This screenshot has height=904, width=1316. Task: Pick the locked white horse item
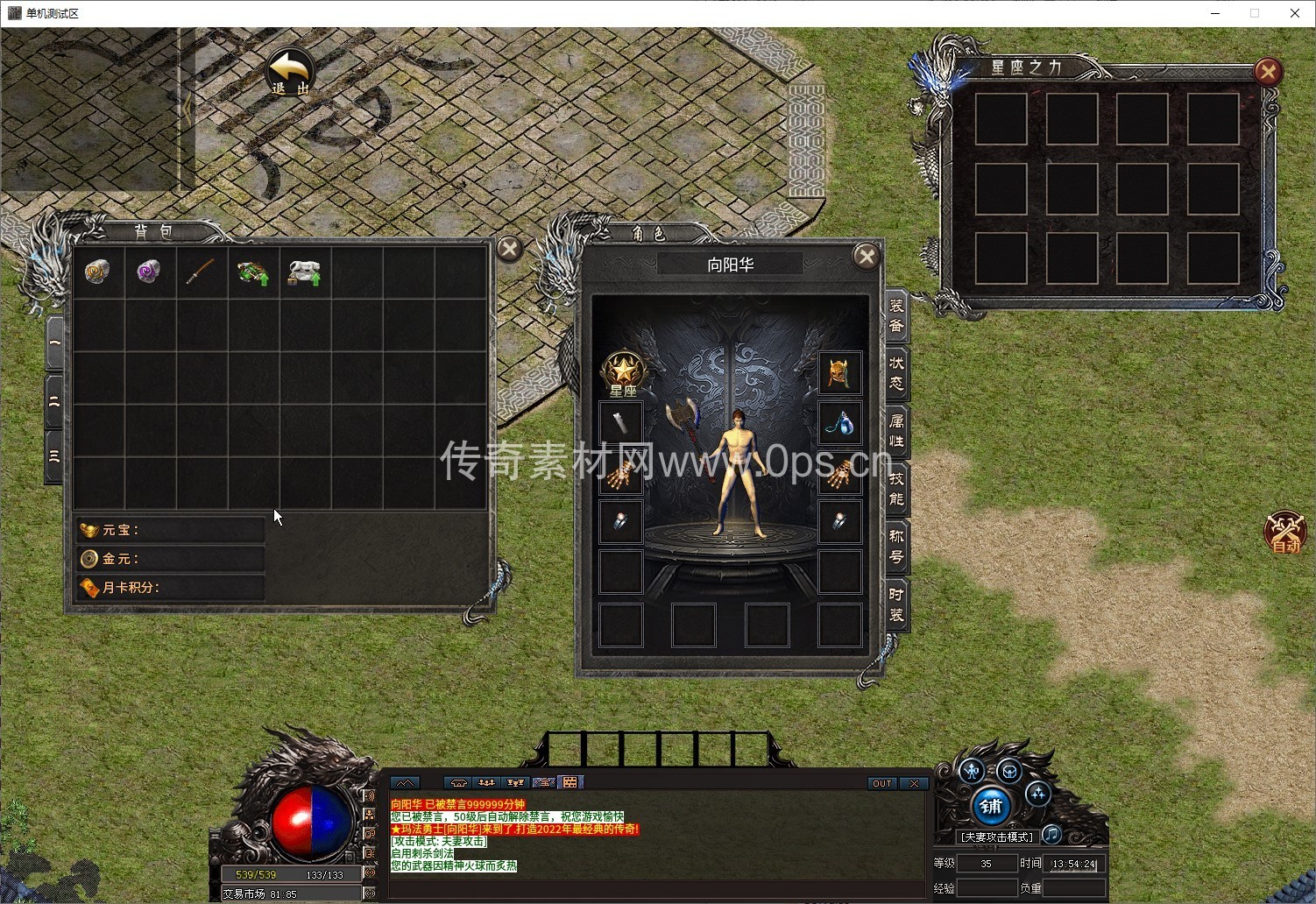click(304, 272)
